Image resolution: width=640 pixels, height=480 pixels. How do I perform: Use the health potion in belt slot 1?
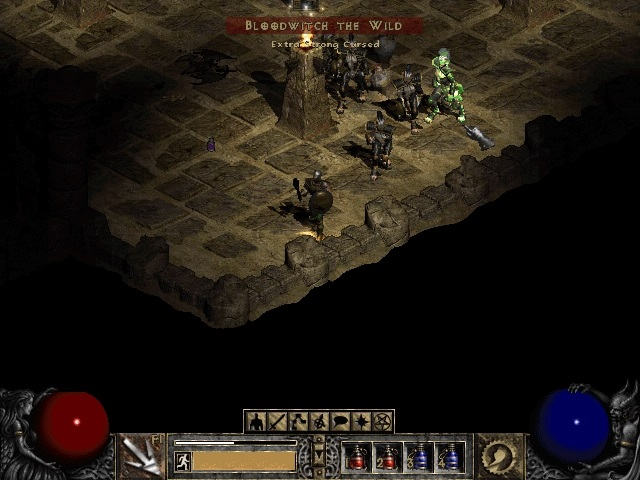pos(357,457)
